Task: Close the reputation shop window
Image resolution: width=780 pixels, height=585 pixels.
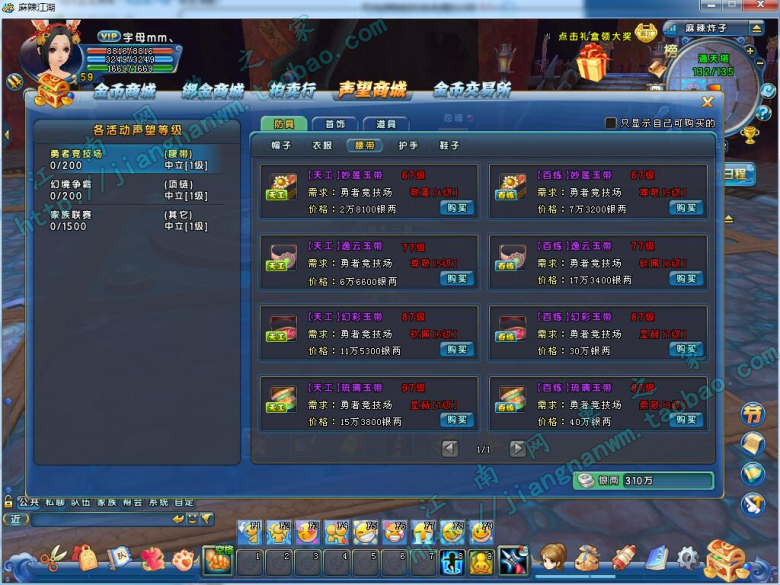Action: tap(707, 101)
